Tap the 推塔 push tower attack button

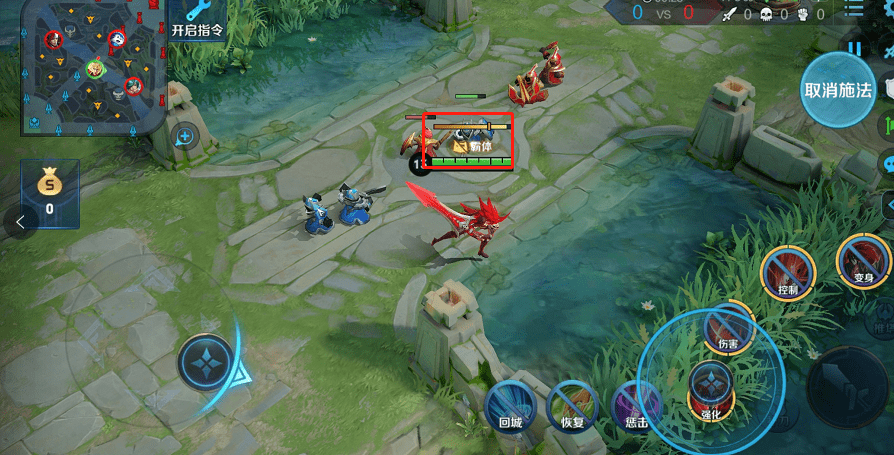coord(883,324)
